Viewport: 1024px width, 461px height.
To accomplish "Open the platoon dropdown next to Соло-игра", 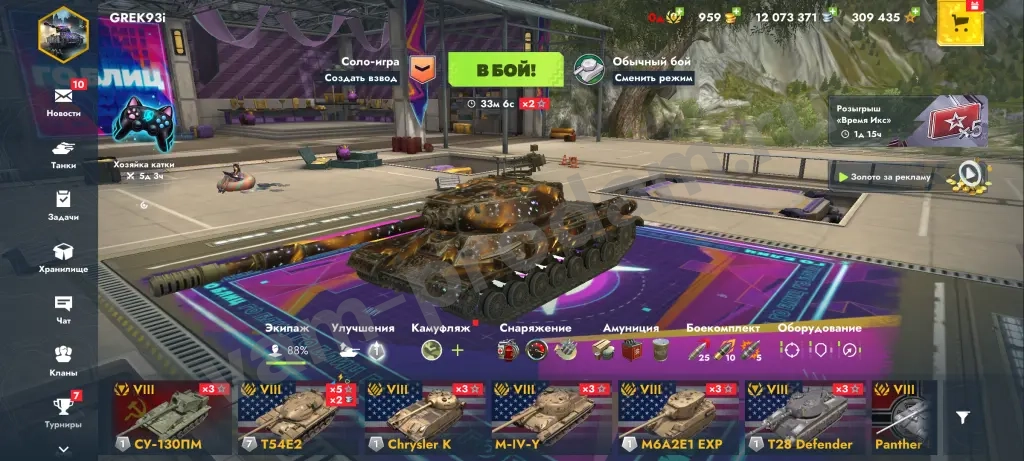I will pos(423,69).
